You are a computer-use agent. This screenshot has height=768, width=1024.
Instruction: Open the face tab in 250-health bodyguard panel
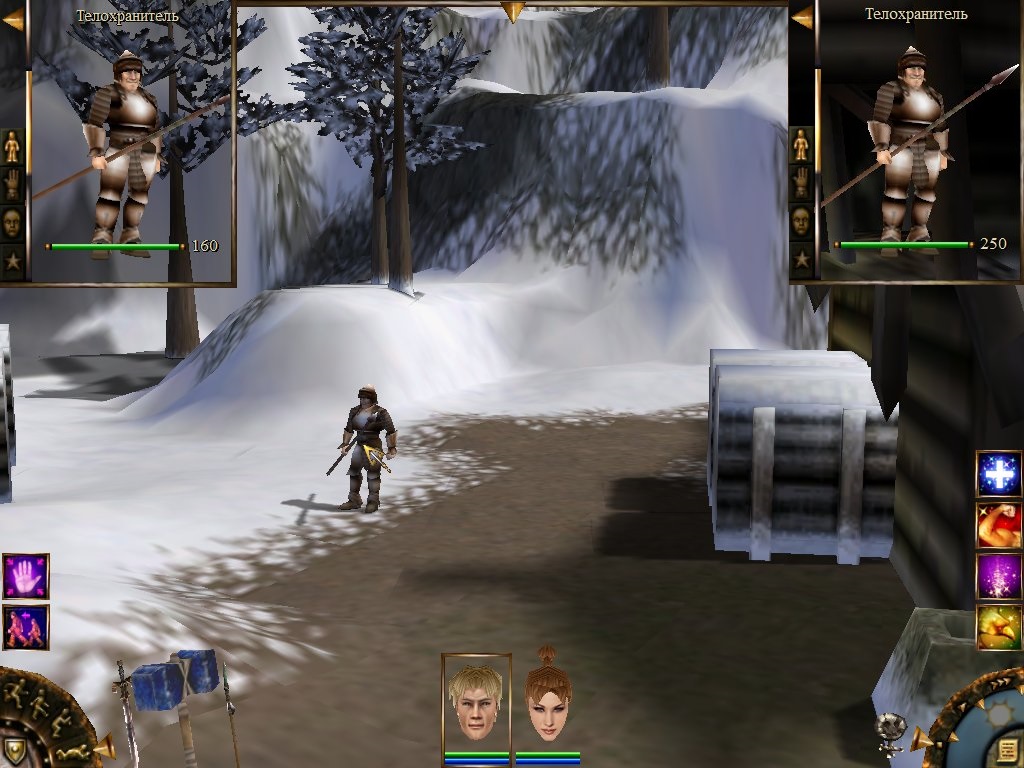pyautogui.click(x=801, y=221)
